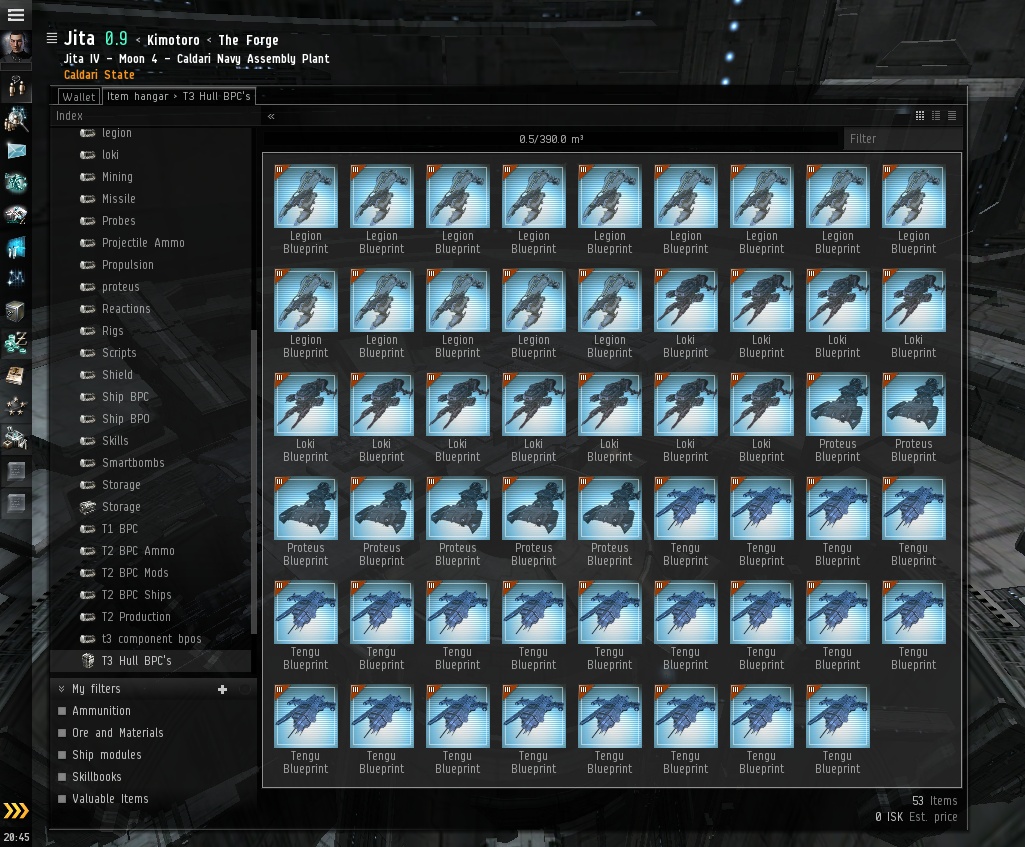Switch to the Wallet tab
Screen dimensions: 1025x847
(78, 97)
